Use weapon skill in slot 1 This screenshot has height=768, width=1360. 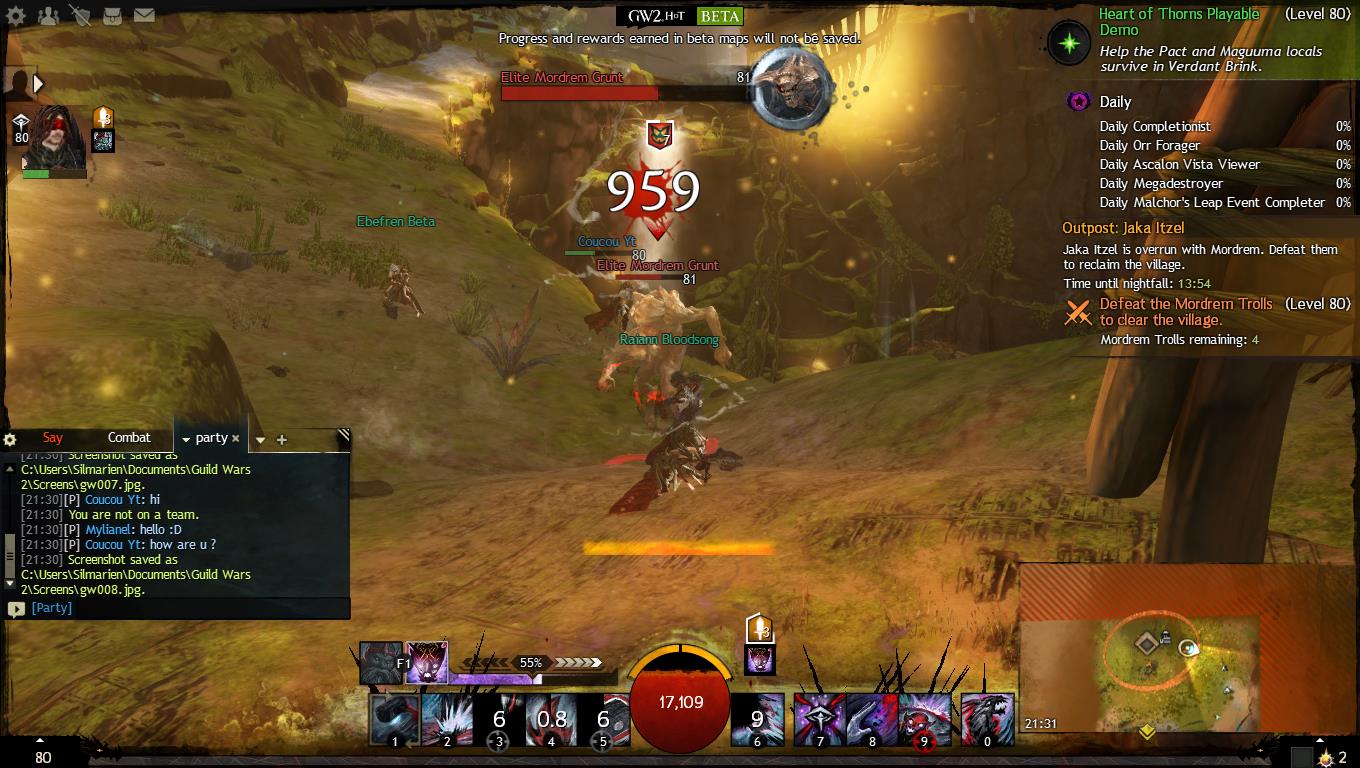pos(394,720)
